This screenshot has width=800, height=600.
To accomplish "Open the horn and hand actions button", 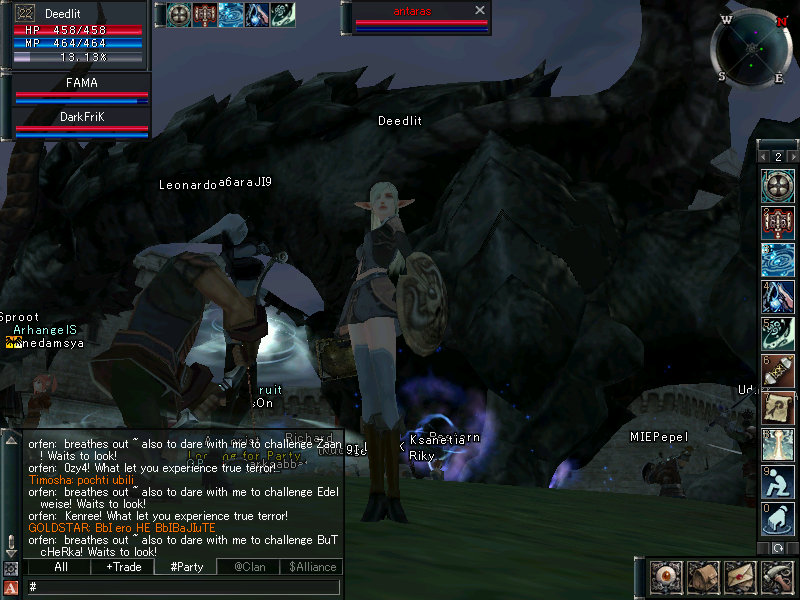I will [776, 577].
